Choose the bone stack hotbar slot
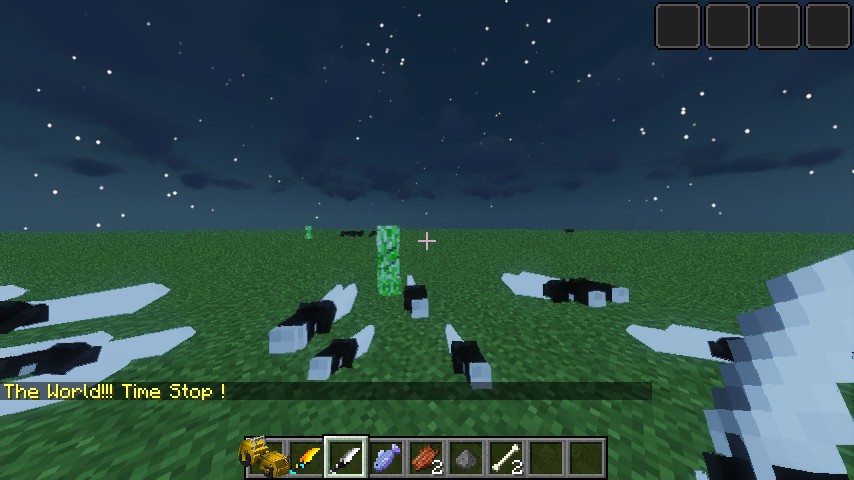The height and width of the screenshot is (480, 854). pos(506,459)
